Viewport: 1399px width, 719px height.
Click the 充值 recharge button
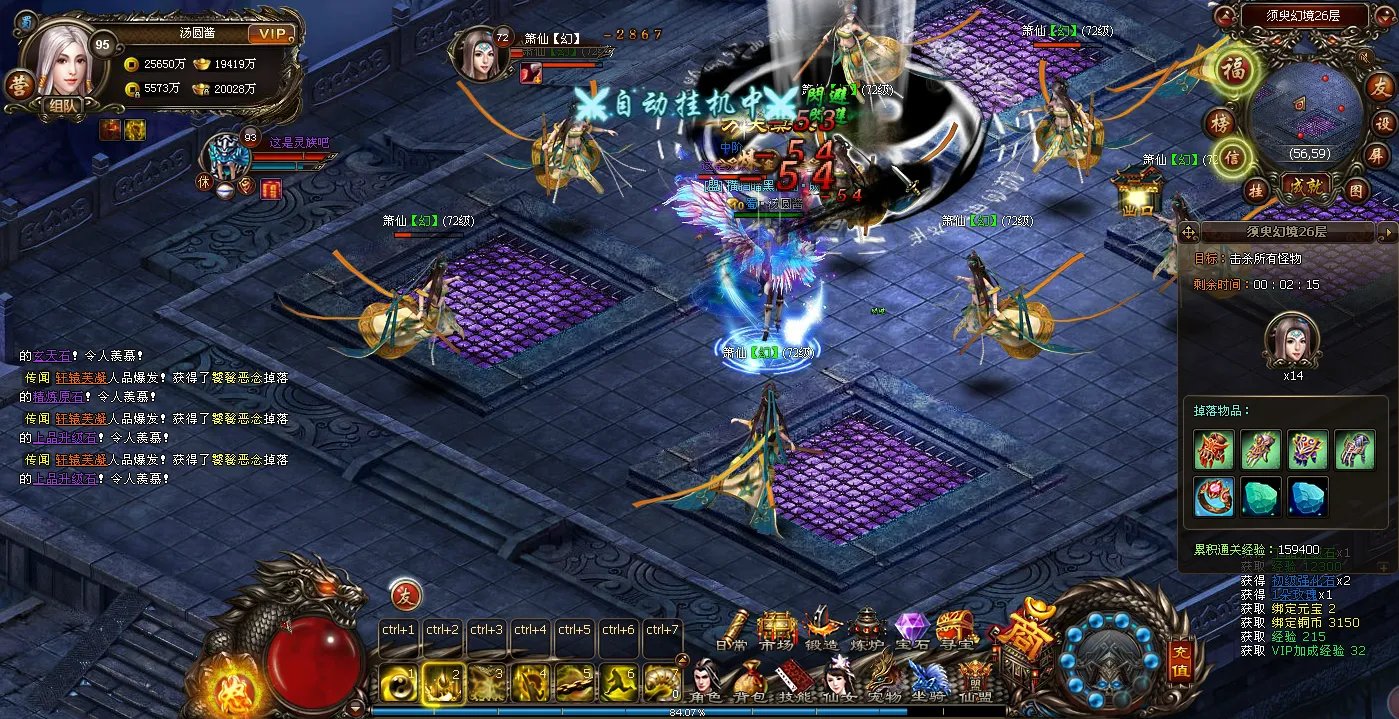(1180, 661)
